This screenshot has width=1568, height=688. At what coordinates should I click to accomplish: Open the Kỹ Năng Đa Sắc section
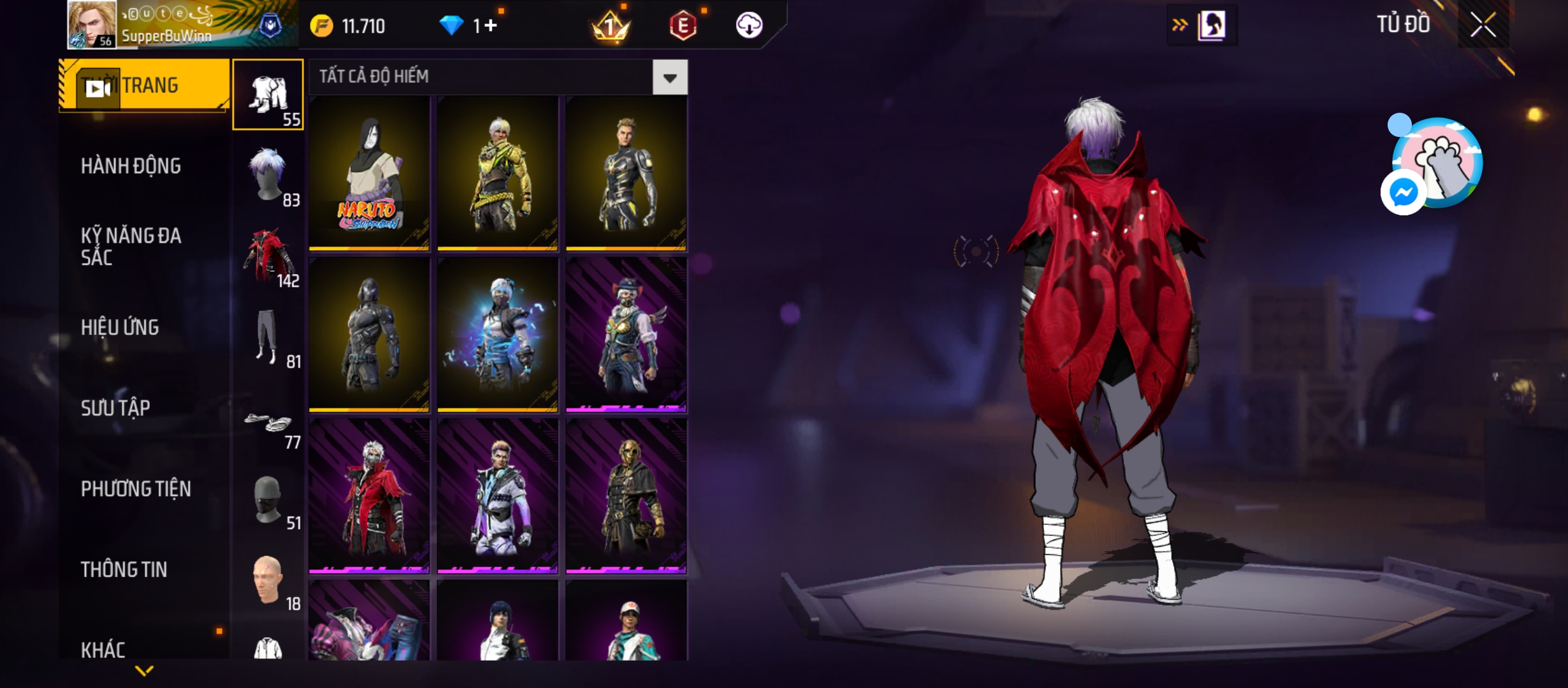coord(131,247)
